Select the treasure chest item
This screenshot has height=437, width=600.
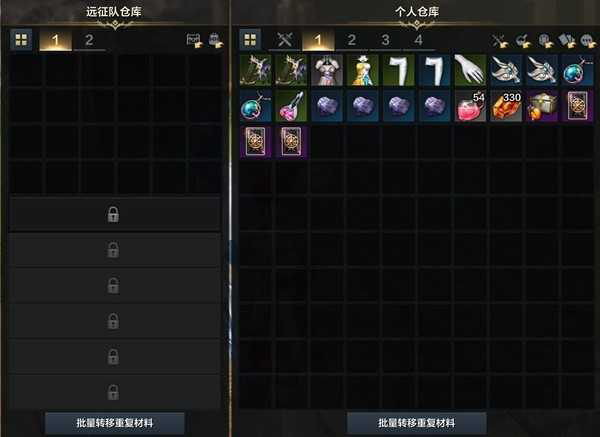pyautogui.click(x=542, y=106)
